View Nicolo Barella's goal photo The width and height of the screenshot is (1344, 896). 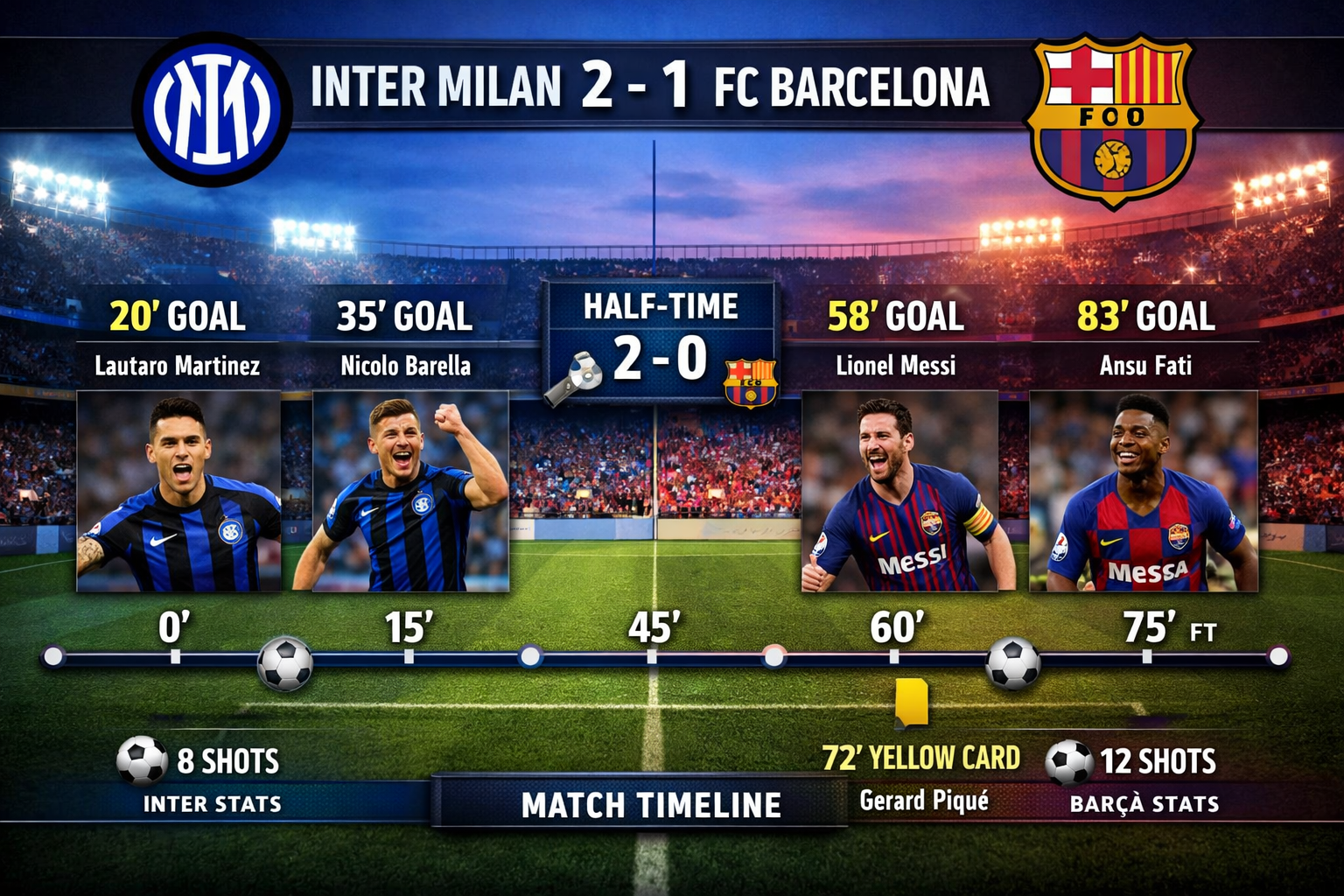pyautogui.click(x=410, y=491)
